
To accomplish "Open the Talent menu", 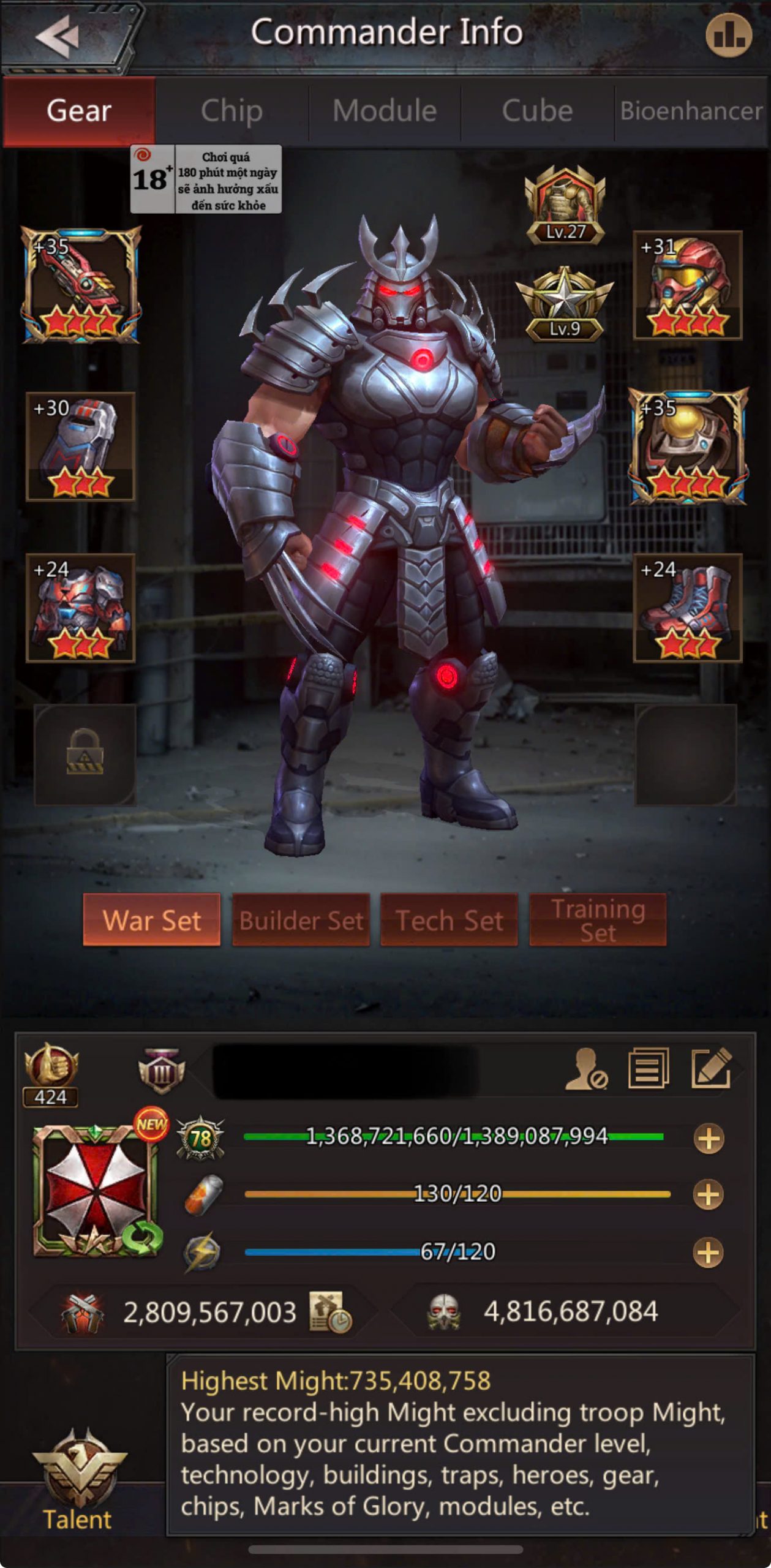I will (78, 1477).
